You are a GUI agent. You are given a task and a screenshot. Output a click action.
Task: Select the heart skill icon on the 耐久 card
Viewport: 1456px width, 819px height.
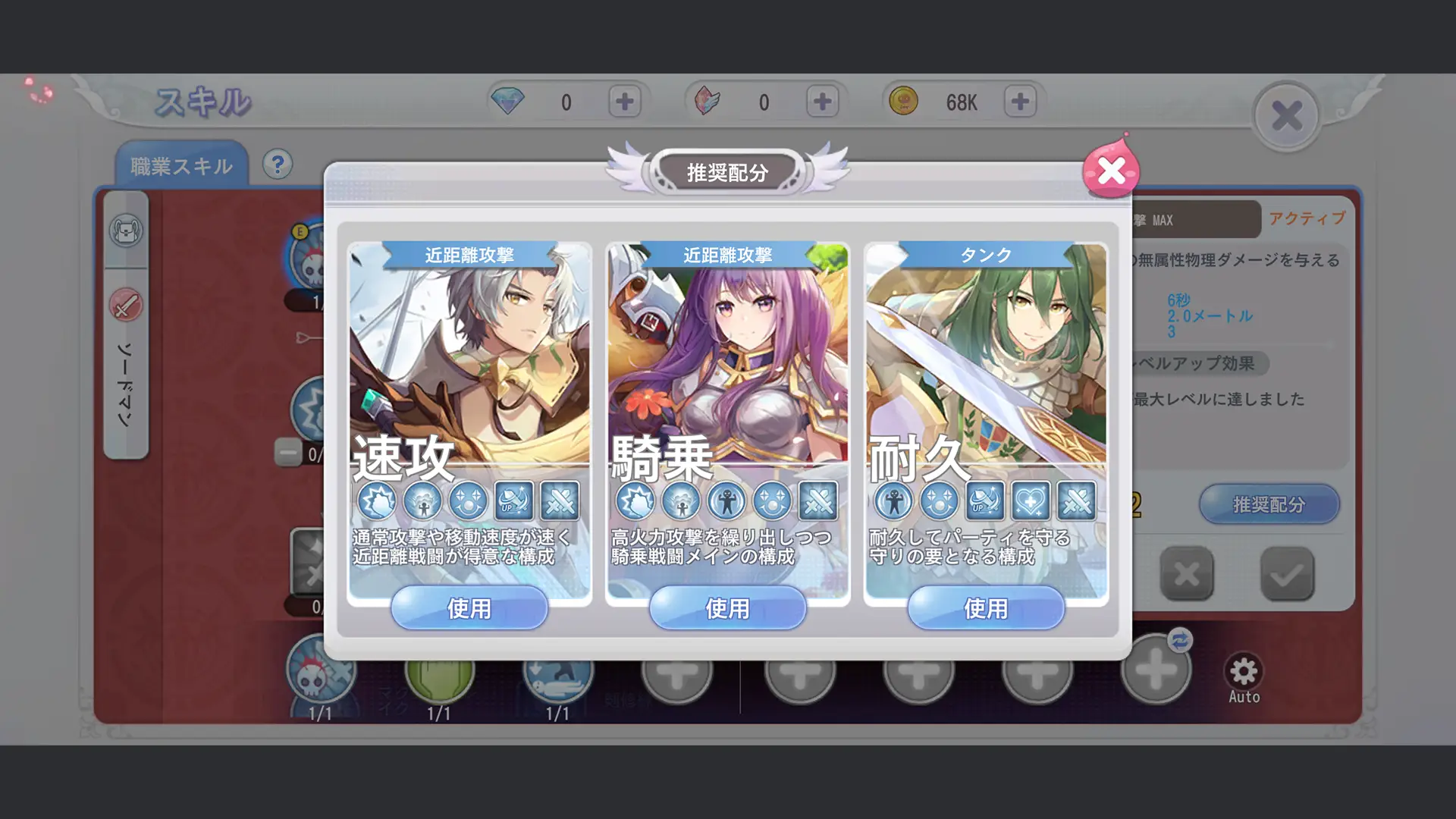click(1031, 500)
